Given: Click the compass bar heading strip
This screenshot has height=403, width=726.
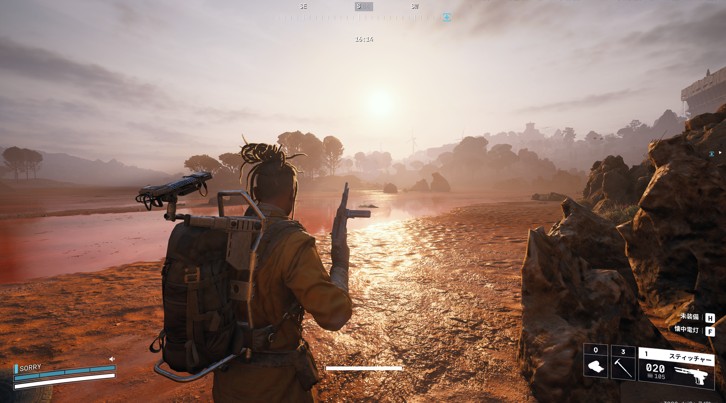Looking at the screenshot, I should (364, 7).
